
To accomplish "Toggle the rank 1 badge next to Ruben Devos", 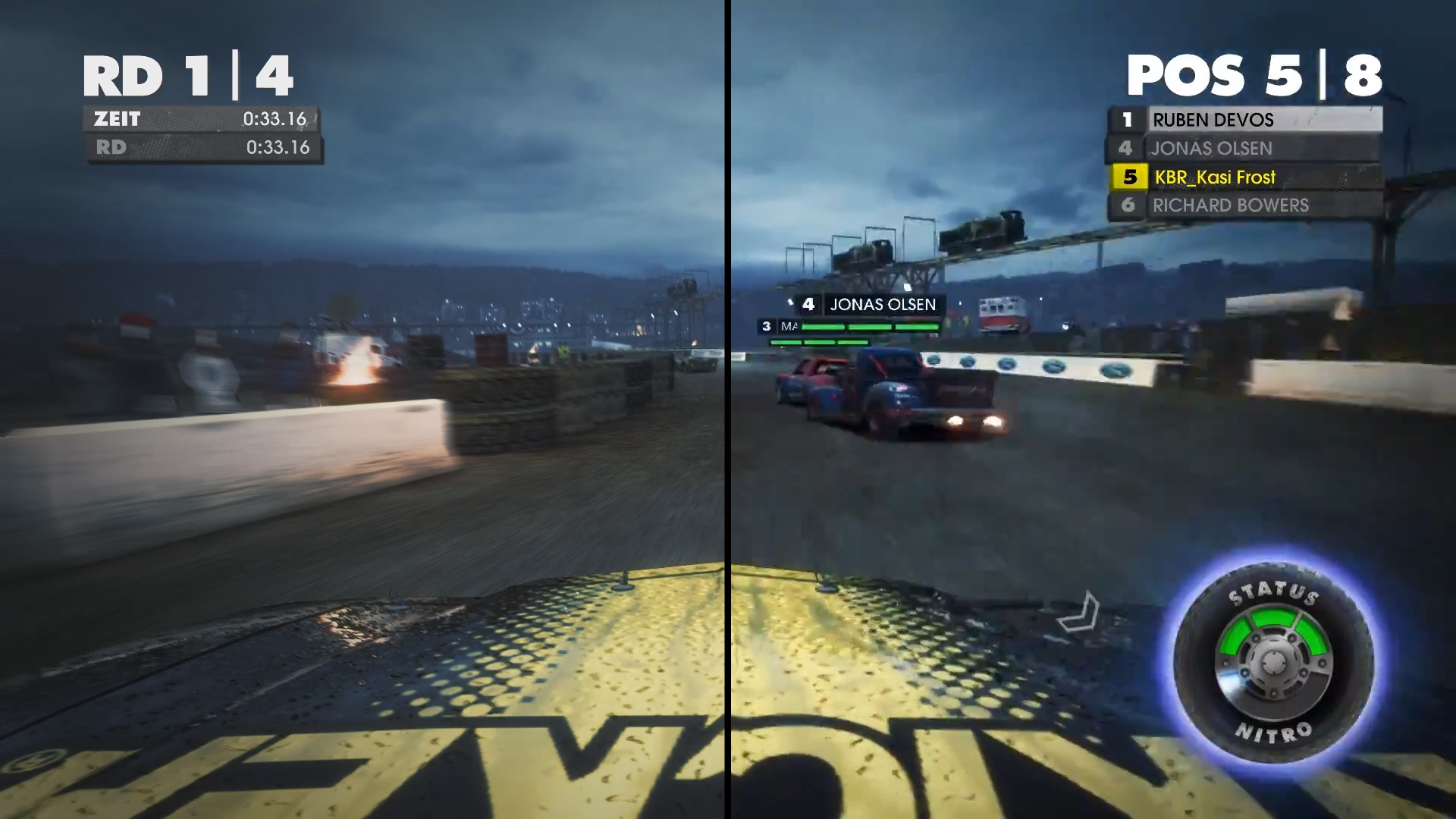I will 1128,120.
